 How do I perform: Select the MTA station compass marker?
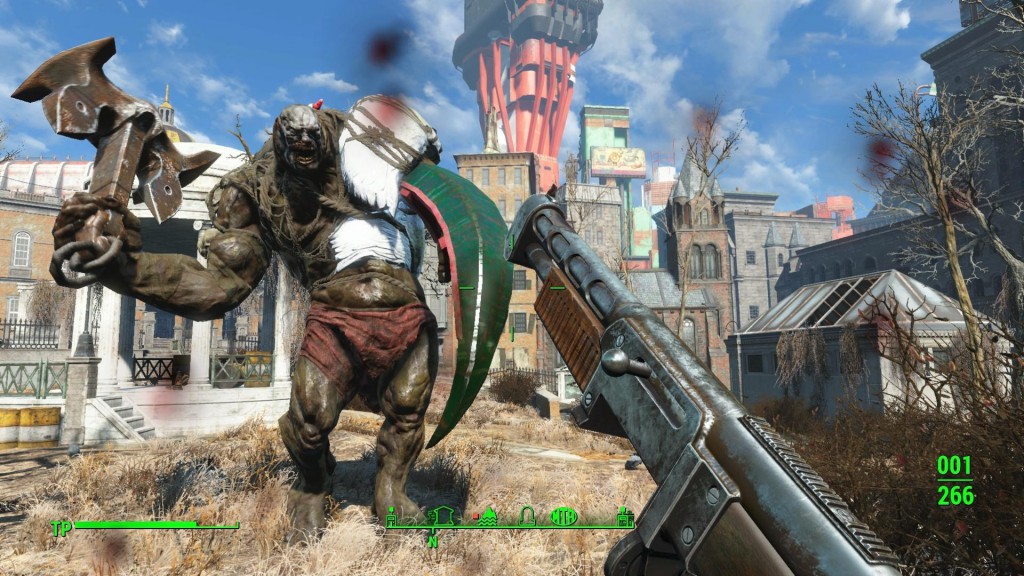coord(564,517)
